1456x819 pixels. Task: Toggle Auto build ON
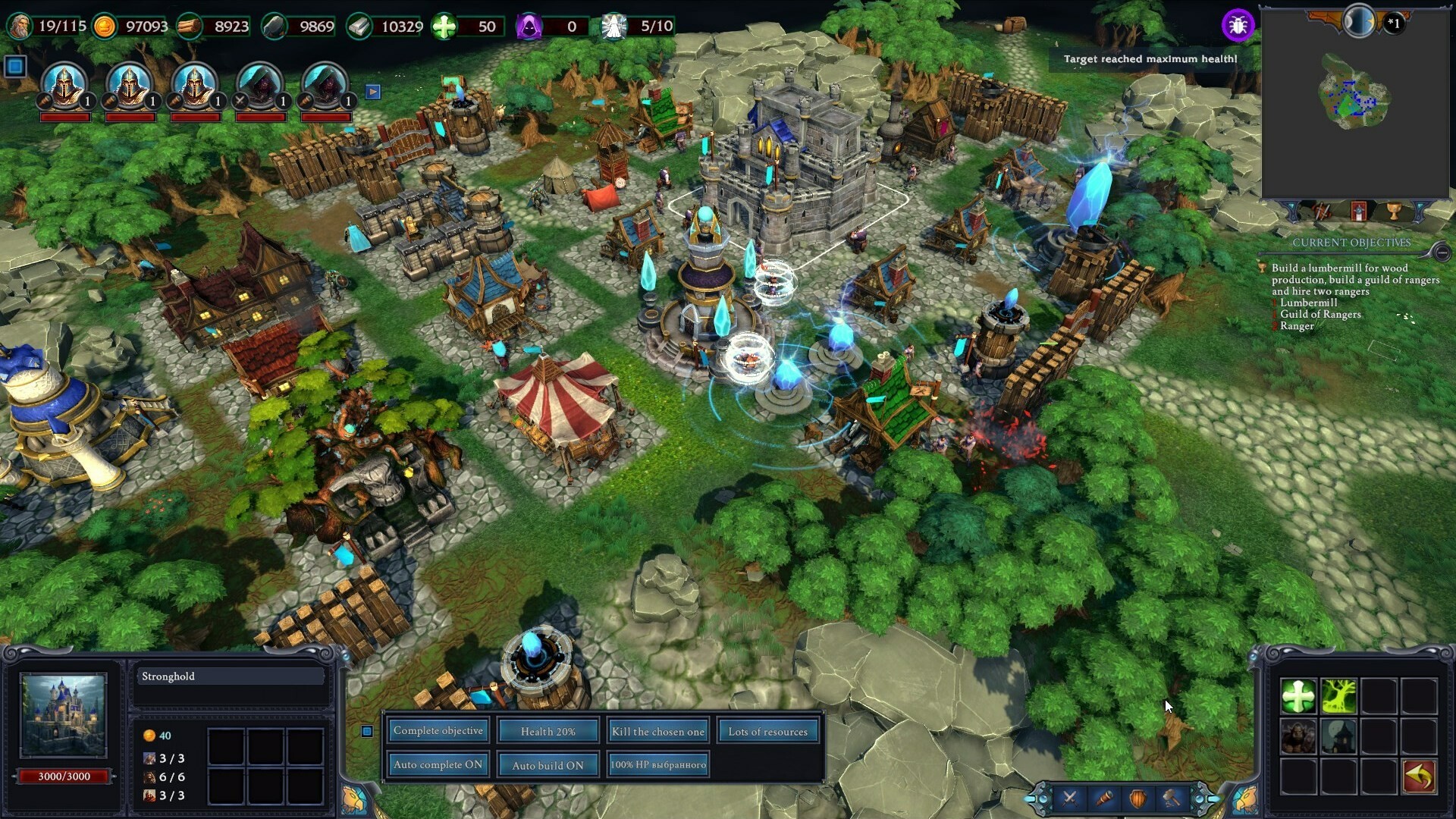[x=548, y=765]
